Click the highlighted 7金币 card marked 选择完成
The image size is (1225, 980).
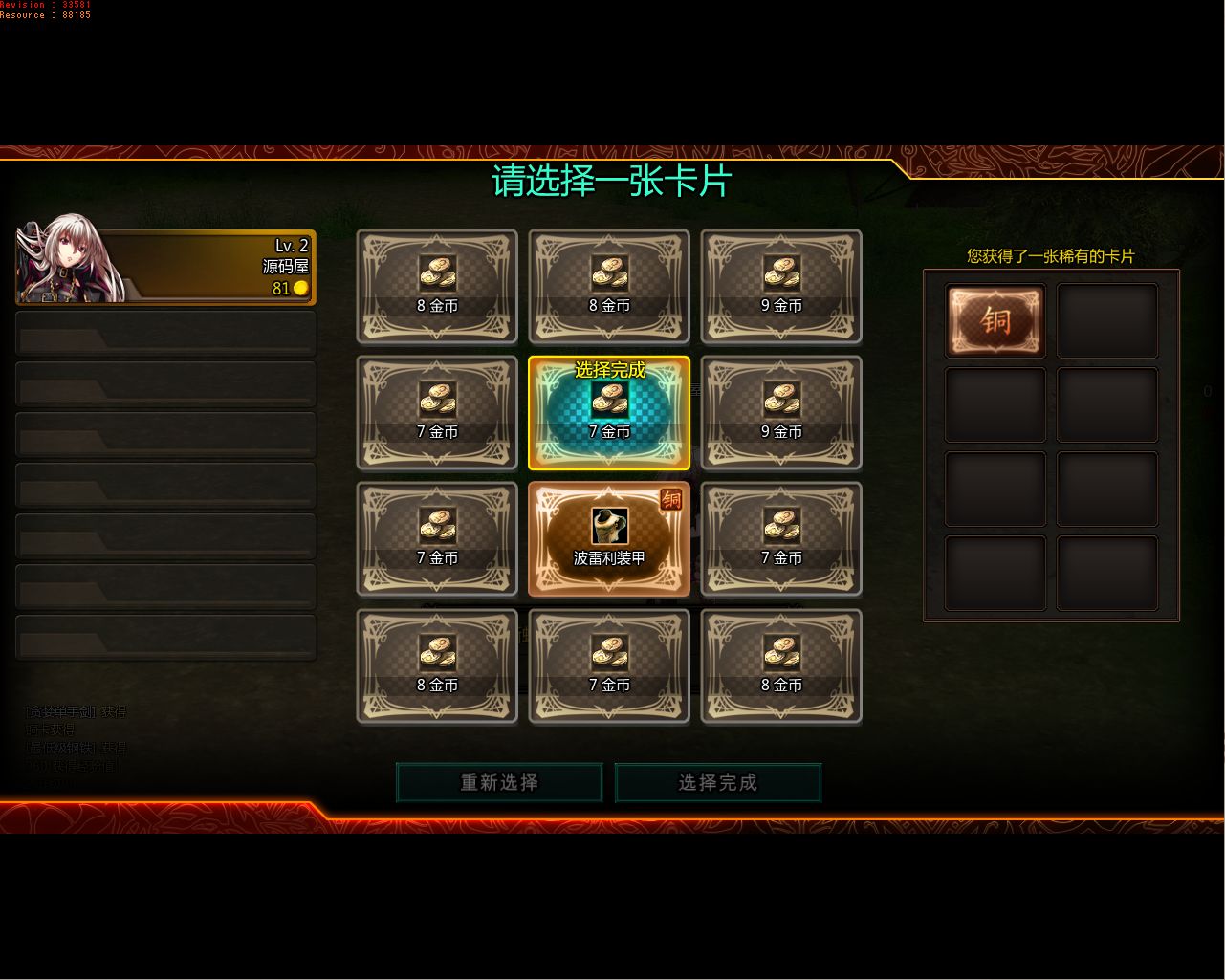(609, 412)
